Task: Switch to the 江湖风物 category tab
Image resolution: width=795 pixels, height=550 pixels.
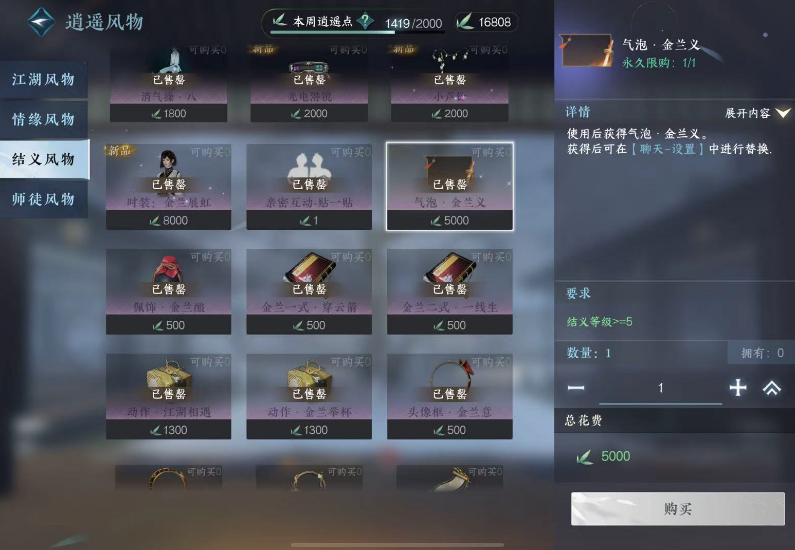Action: [x=44, y=80]
